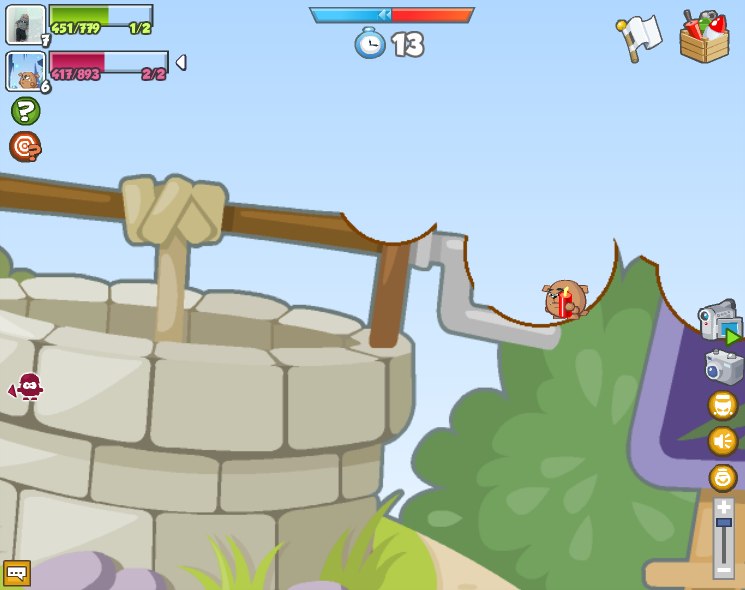Raise the white surrender flag
Image resolution: width=745 pixels, height=590 pixels.
tap(639, 38)
